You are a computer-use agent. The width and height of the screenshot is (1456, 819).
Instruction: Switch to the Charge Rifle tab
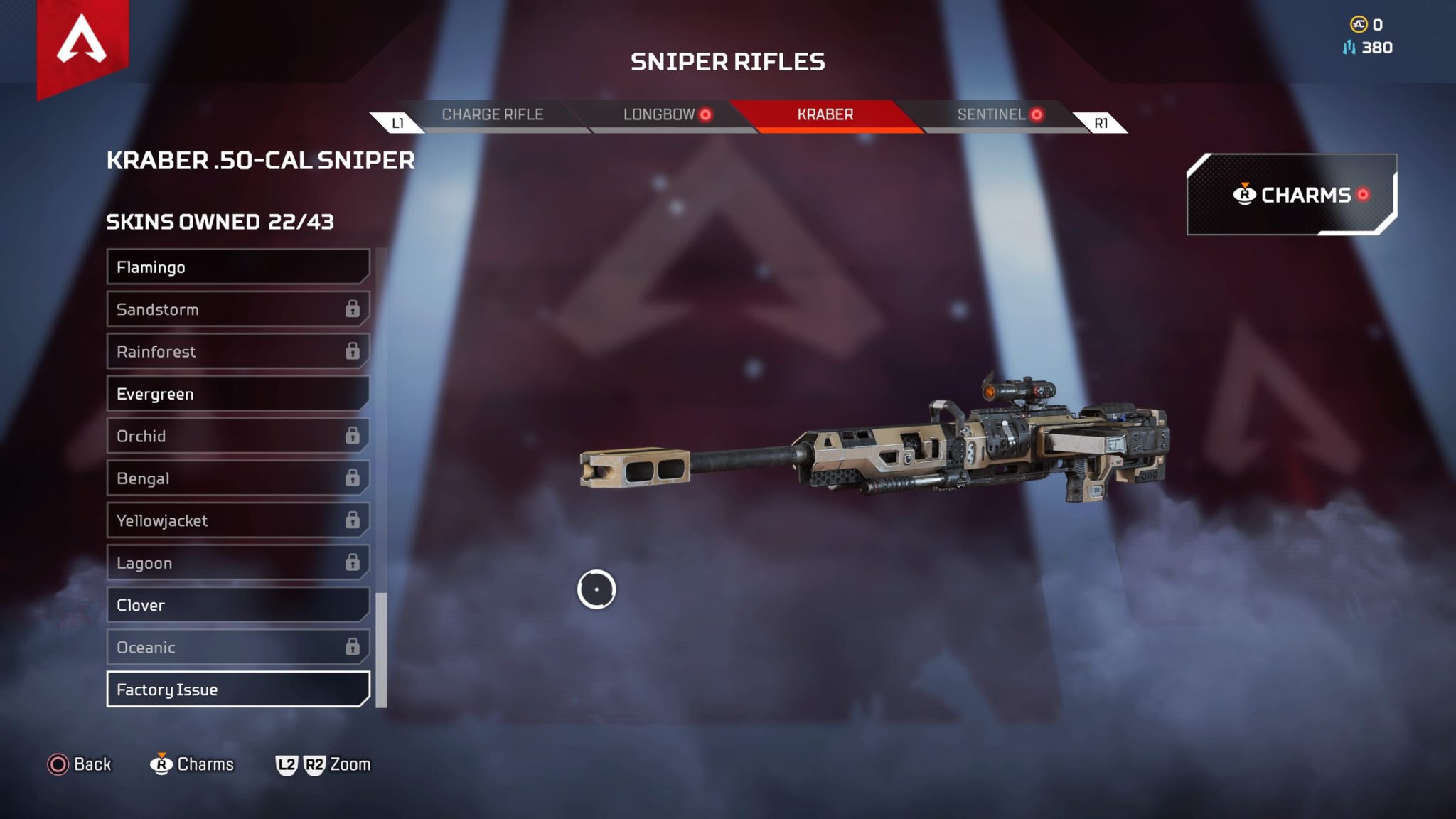pyautogui.click(x=492, y=115)
